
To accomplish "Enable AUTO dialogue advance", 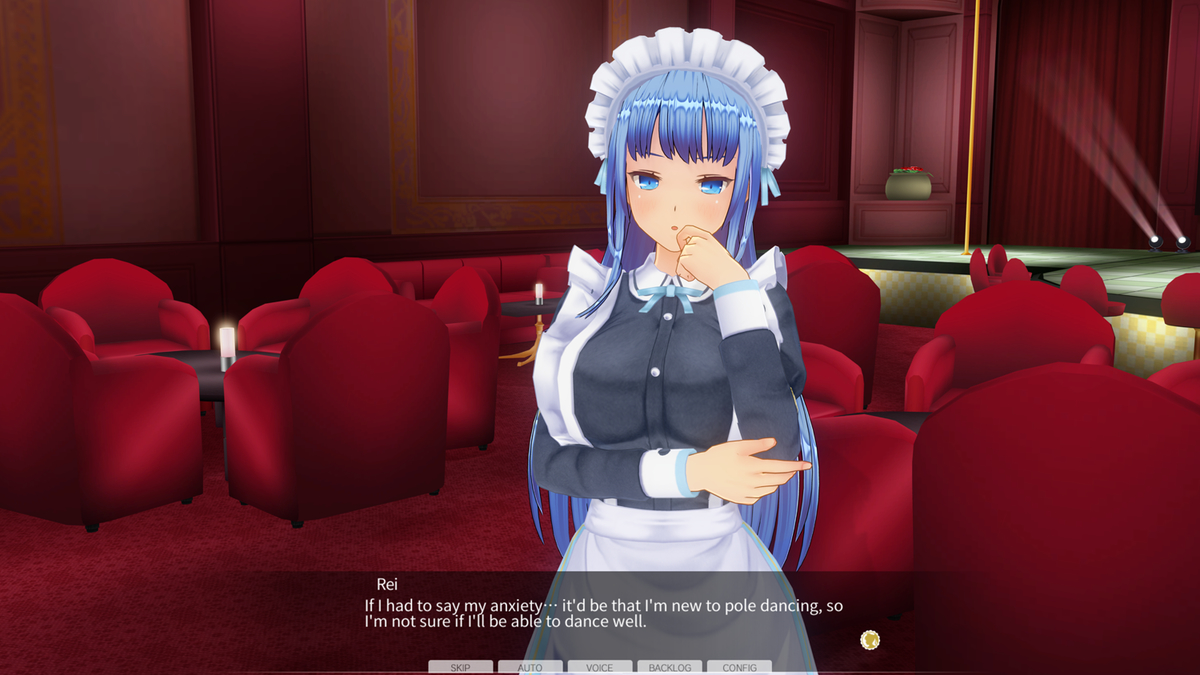I will (x=530, y=667).
